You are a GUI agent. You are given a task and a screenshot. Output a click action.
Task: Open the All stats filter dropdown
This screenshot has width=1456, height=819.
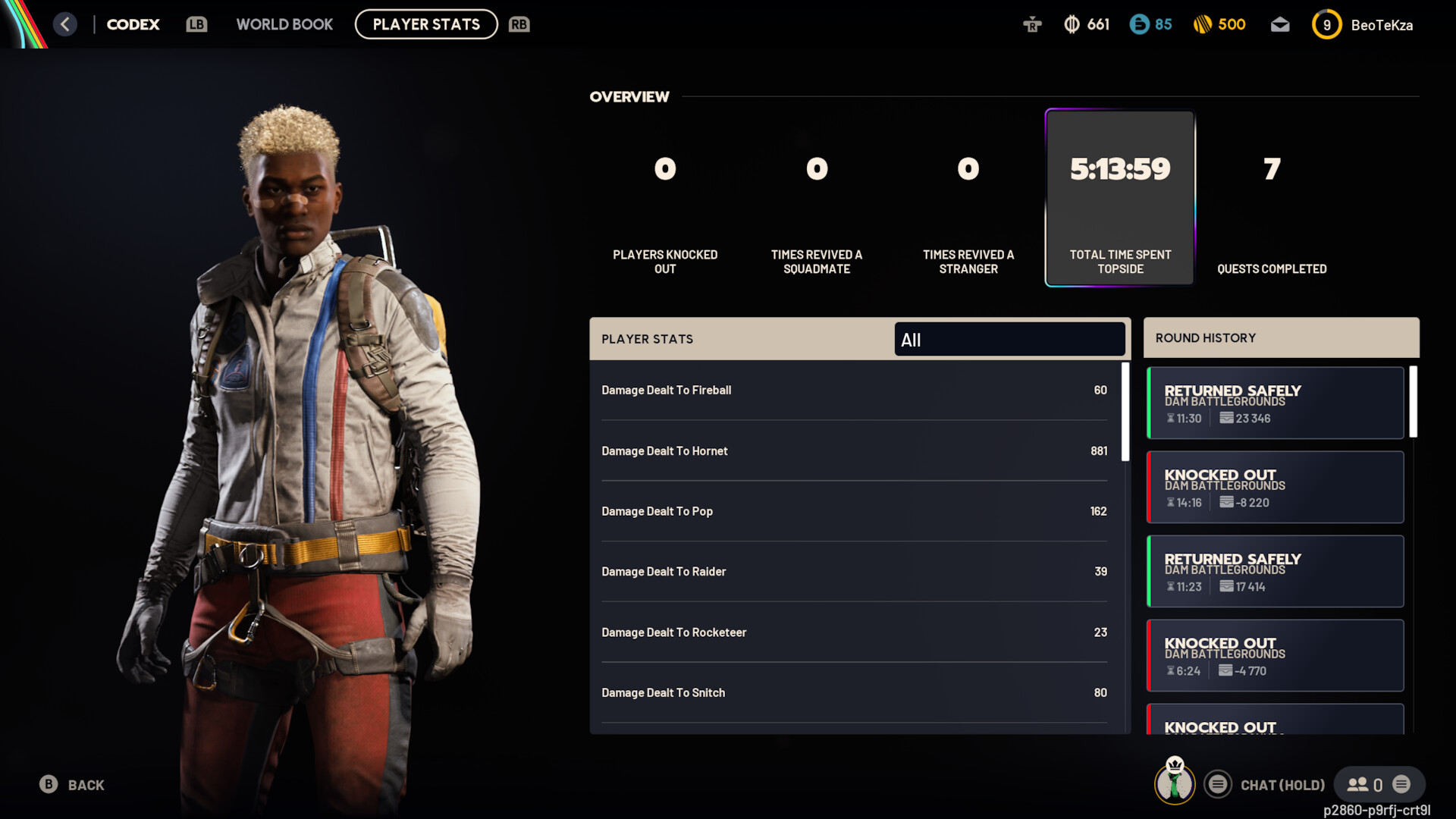tap(1009, 340)
